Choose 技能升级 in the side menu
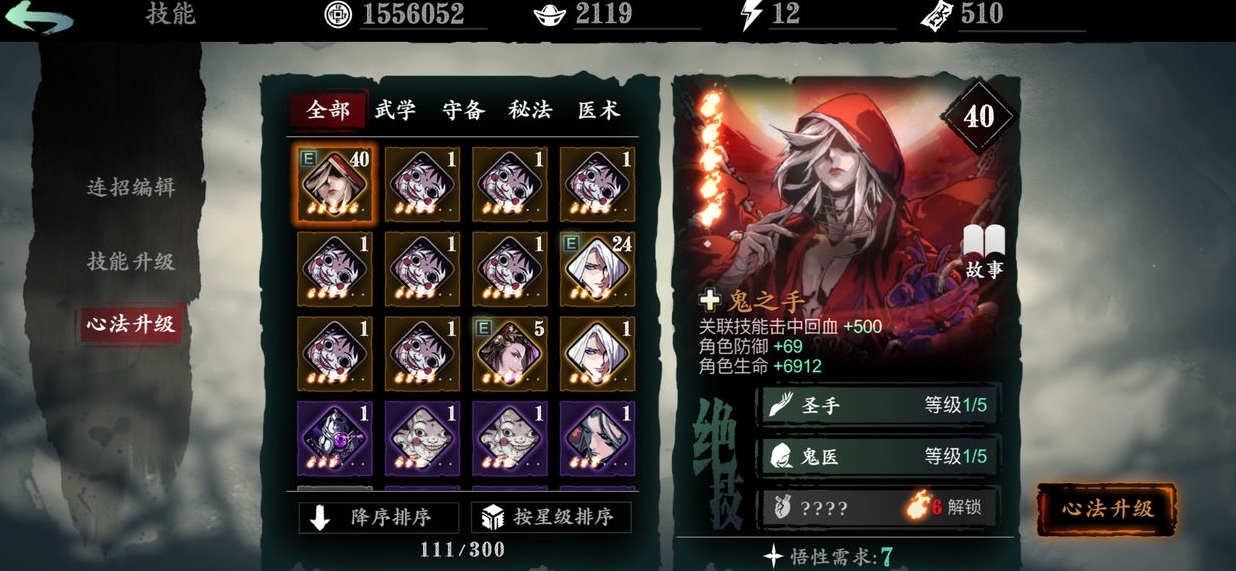This screenshot has width=1236, height=571. pos(131,261)
